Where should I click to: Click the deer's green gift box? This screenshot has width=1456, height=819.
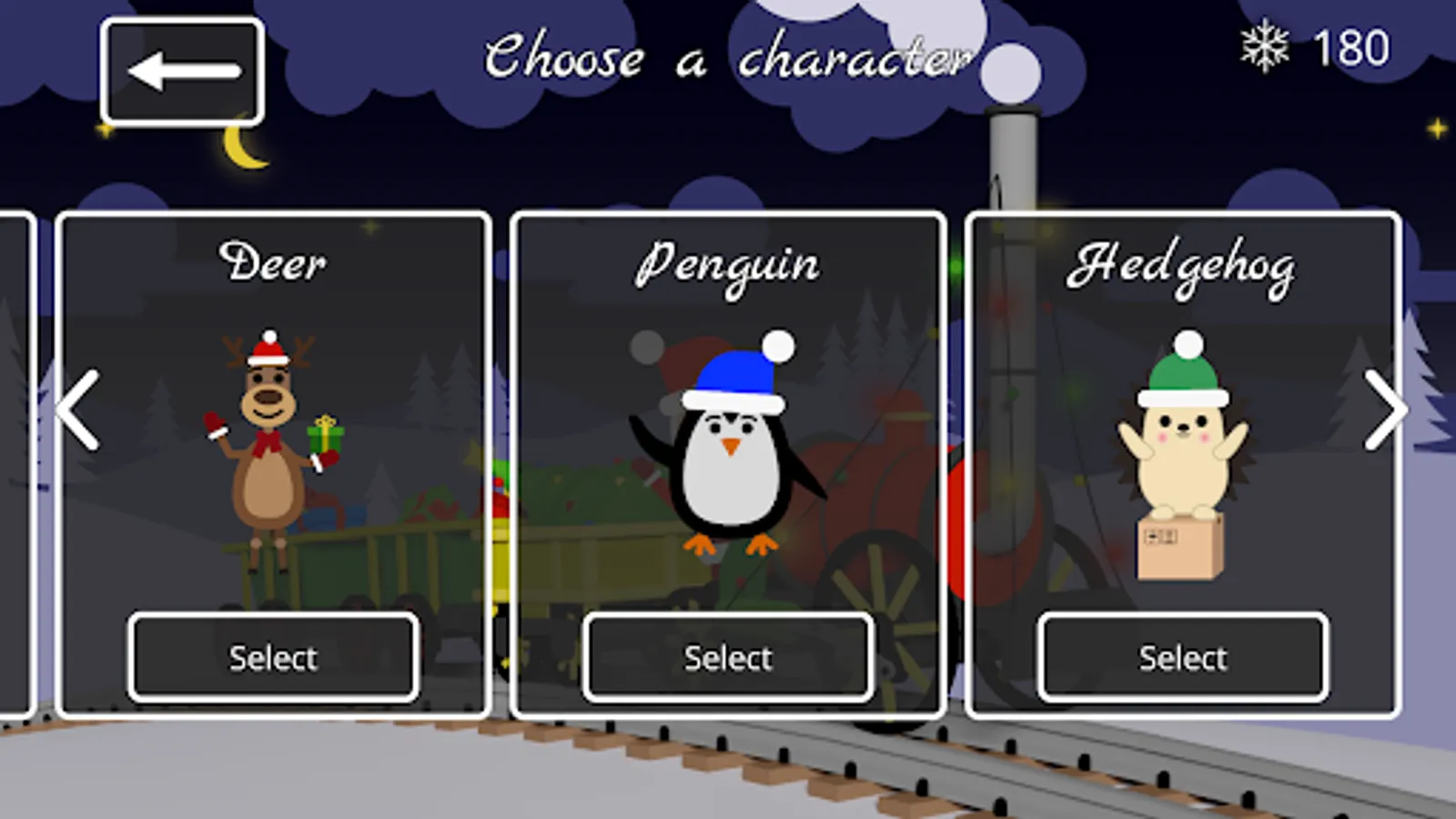[324, 440]
